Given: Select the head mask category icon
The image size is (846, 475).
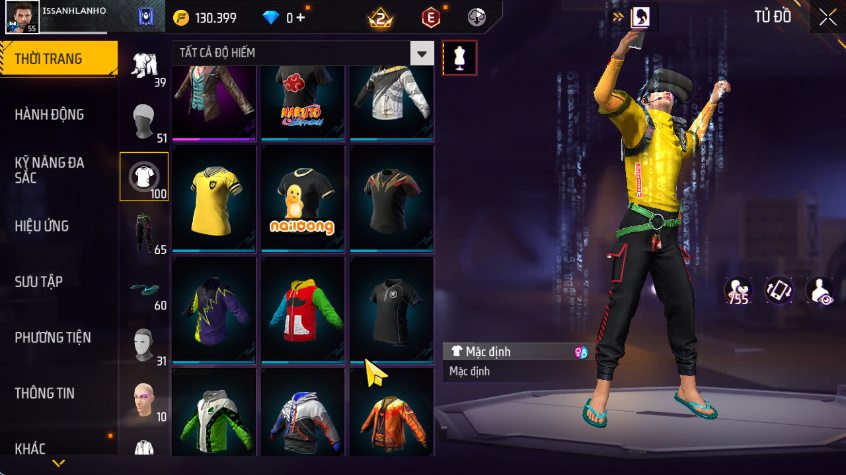Looking at the screenshot, I should (x=143, y=345).
